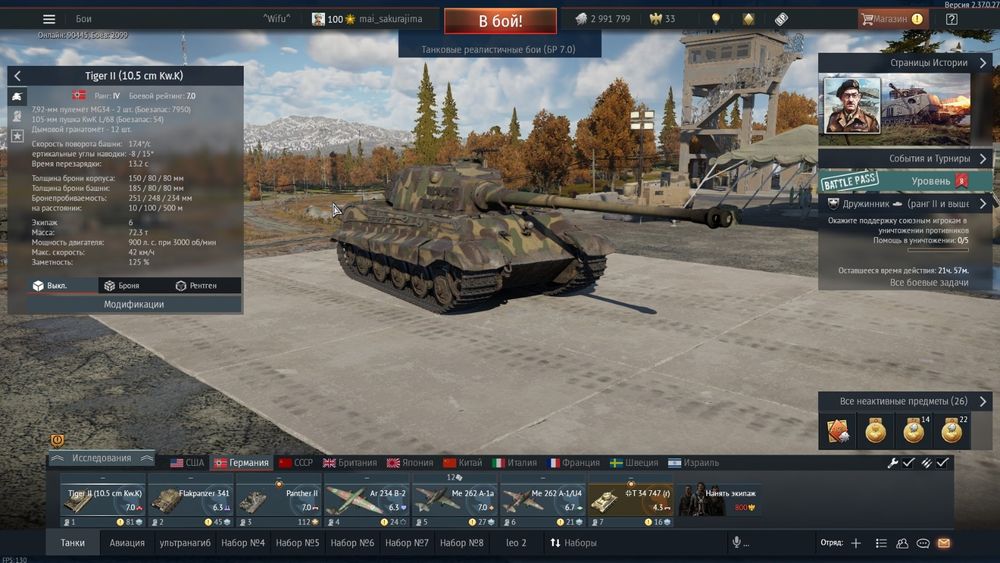This screenshot has height=563, width=1000.
Task: Select the Ar 234 B-2 aircraft slot
Action: pyautogui.click(x=365, y=500)
